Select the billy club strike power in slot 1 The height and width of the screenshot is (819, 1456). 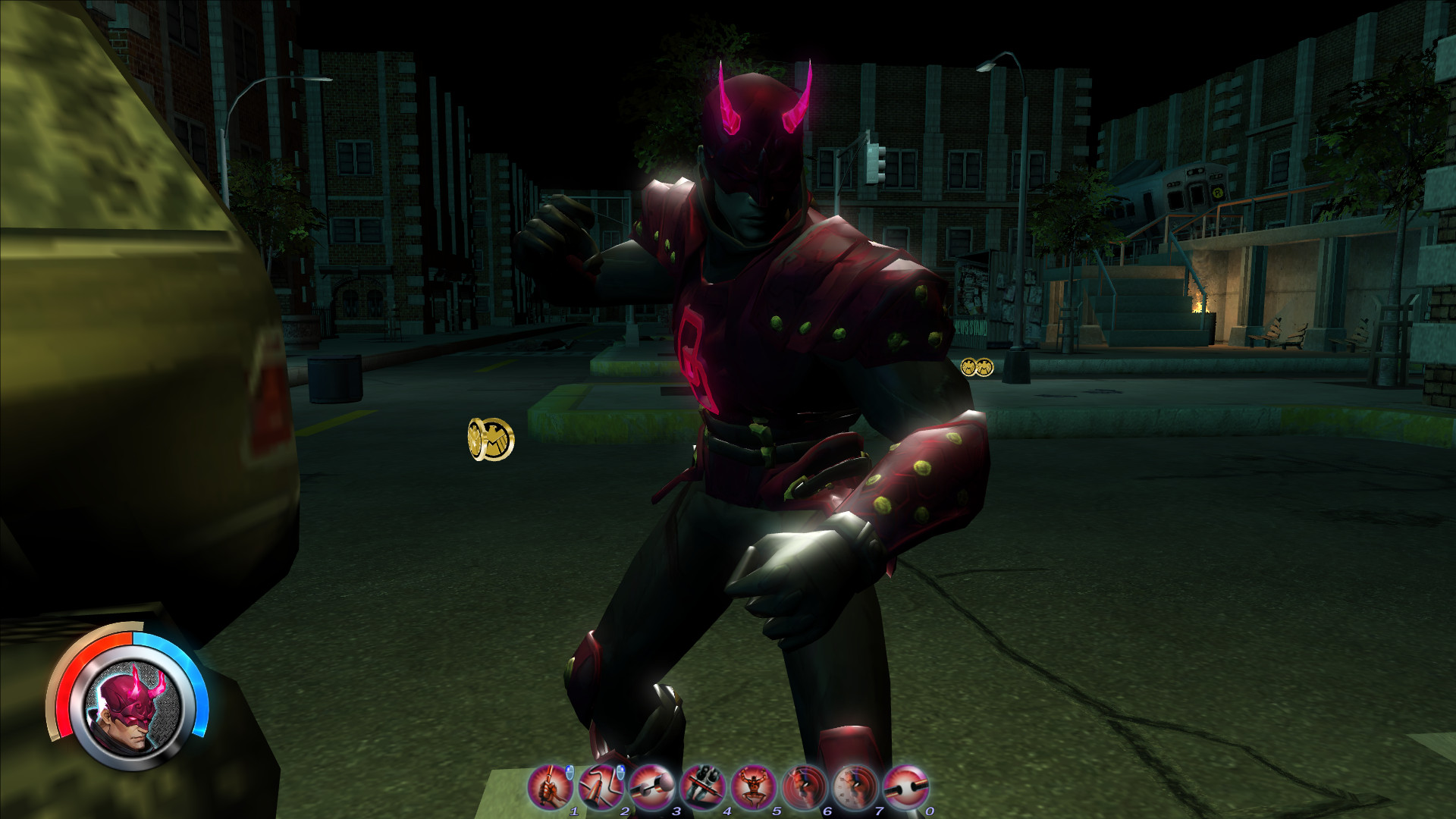click(x=548, y=786)
